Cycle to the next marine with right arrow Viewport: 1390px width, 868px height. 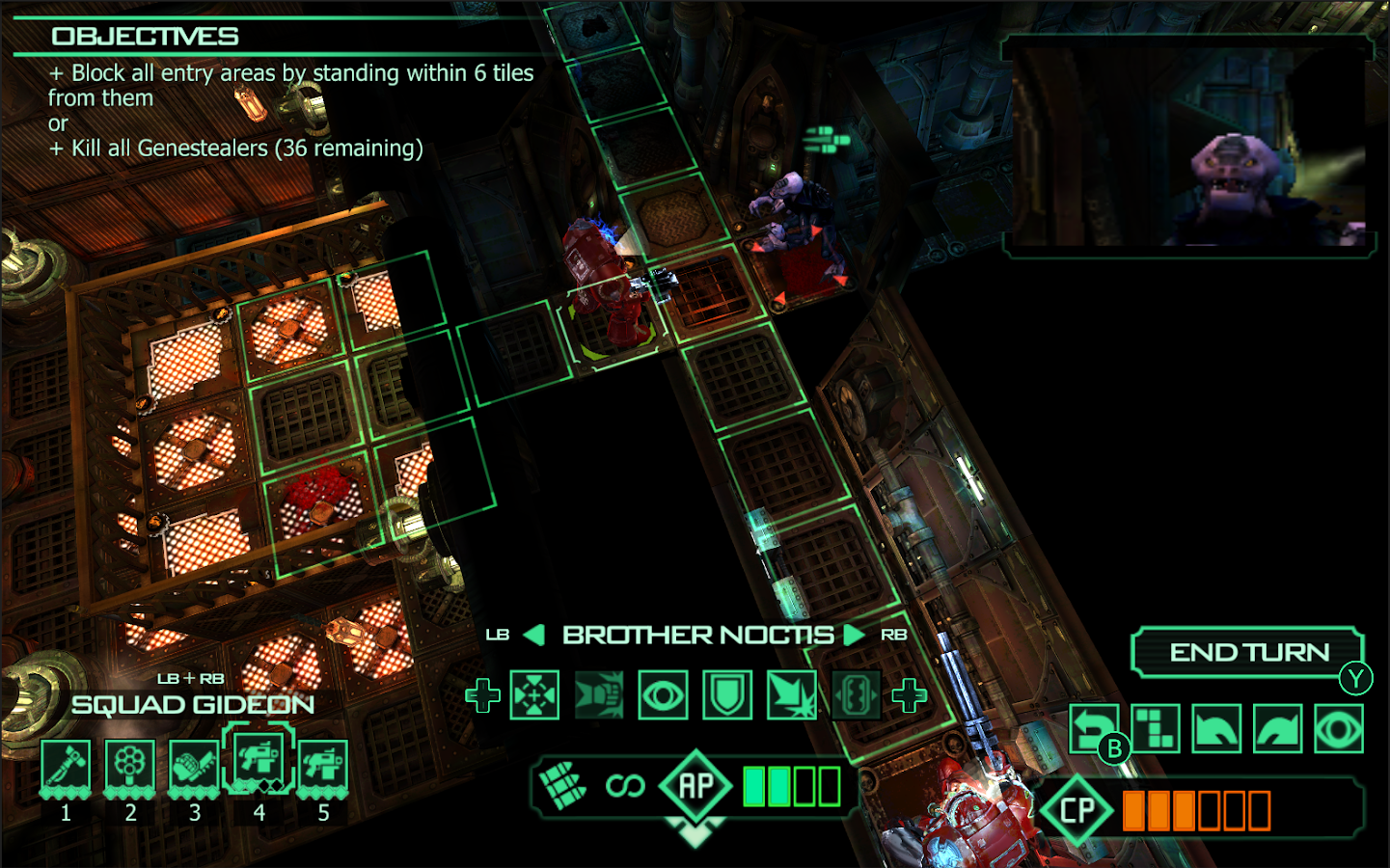[x=854, y=635]
